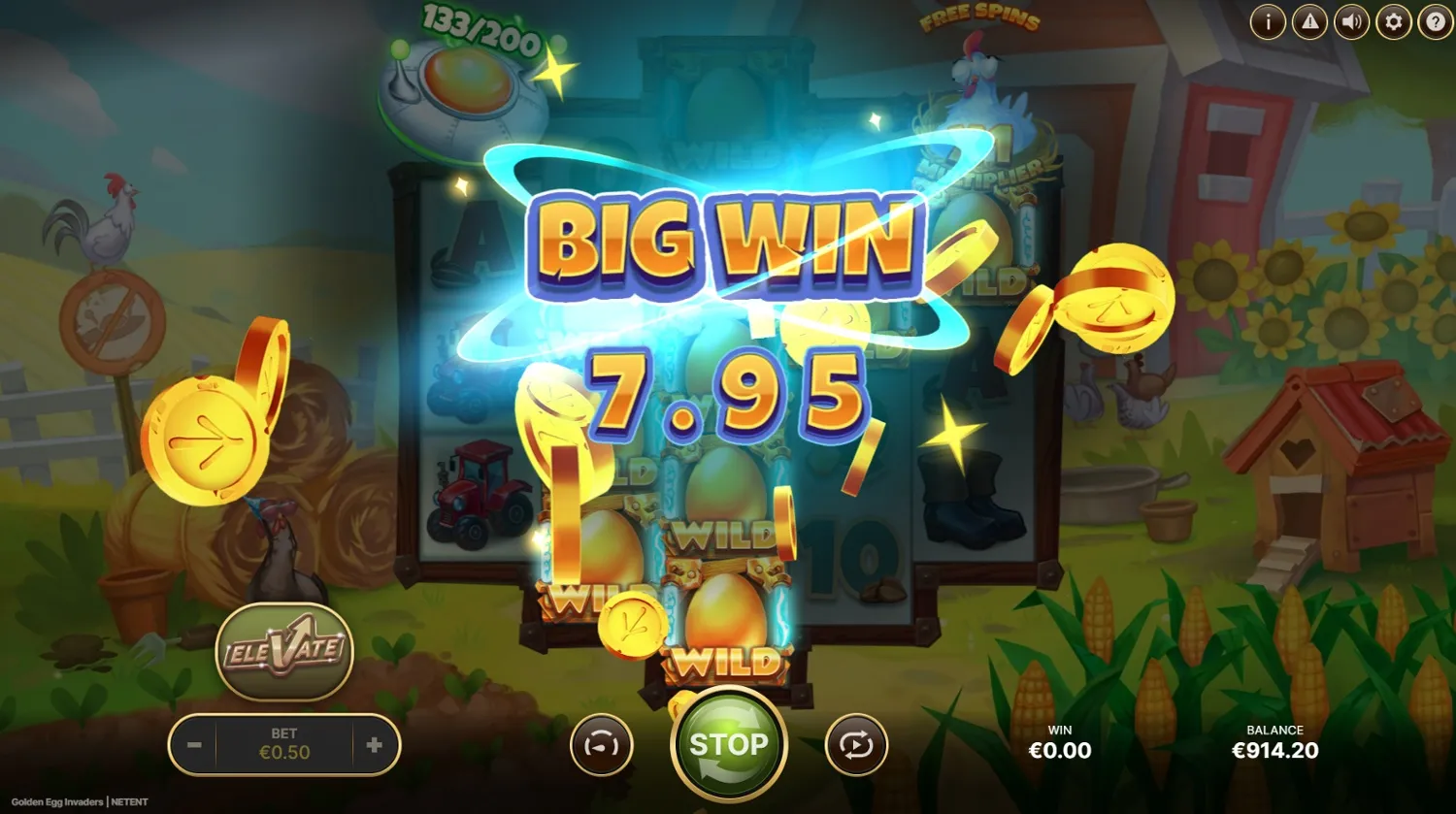Open spin speed options icon beside Stop
The width and height of the screenshot is (1456, 814).
coord(602,744)
